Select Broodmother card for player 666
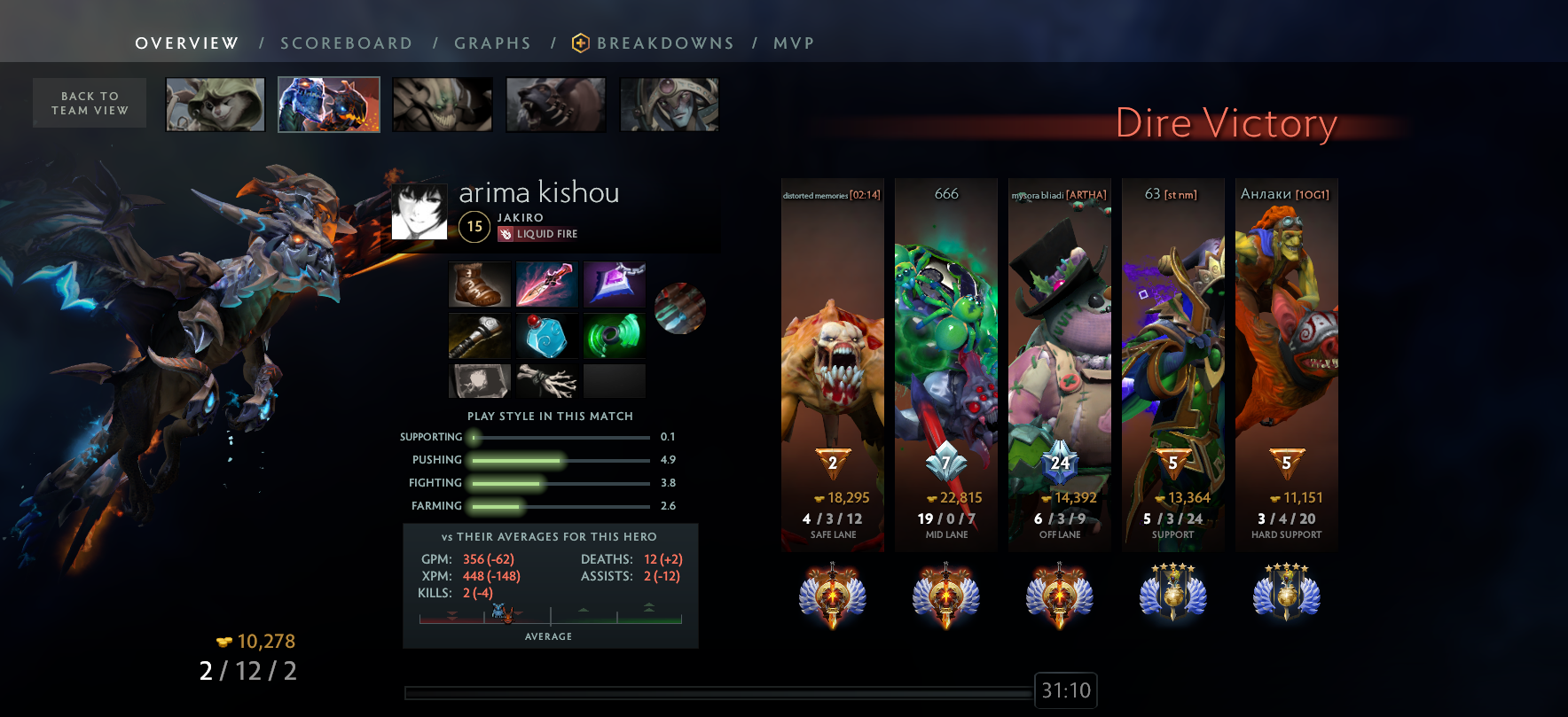 tap(946, 363)
